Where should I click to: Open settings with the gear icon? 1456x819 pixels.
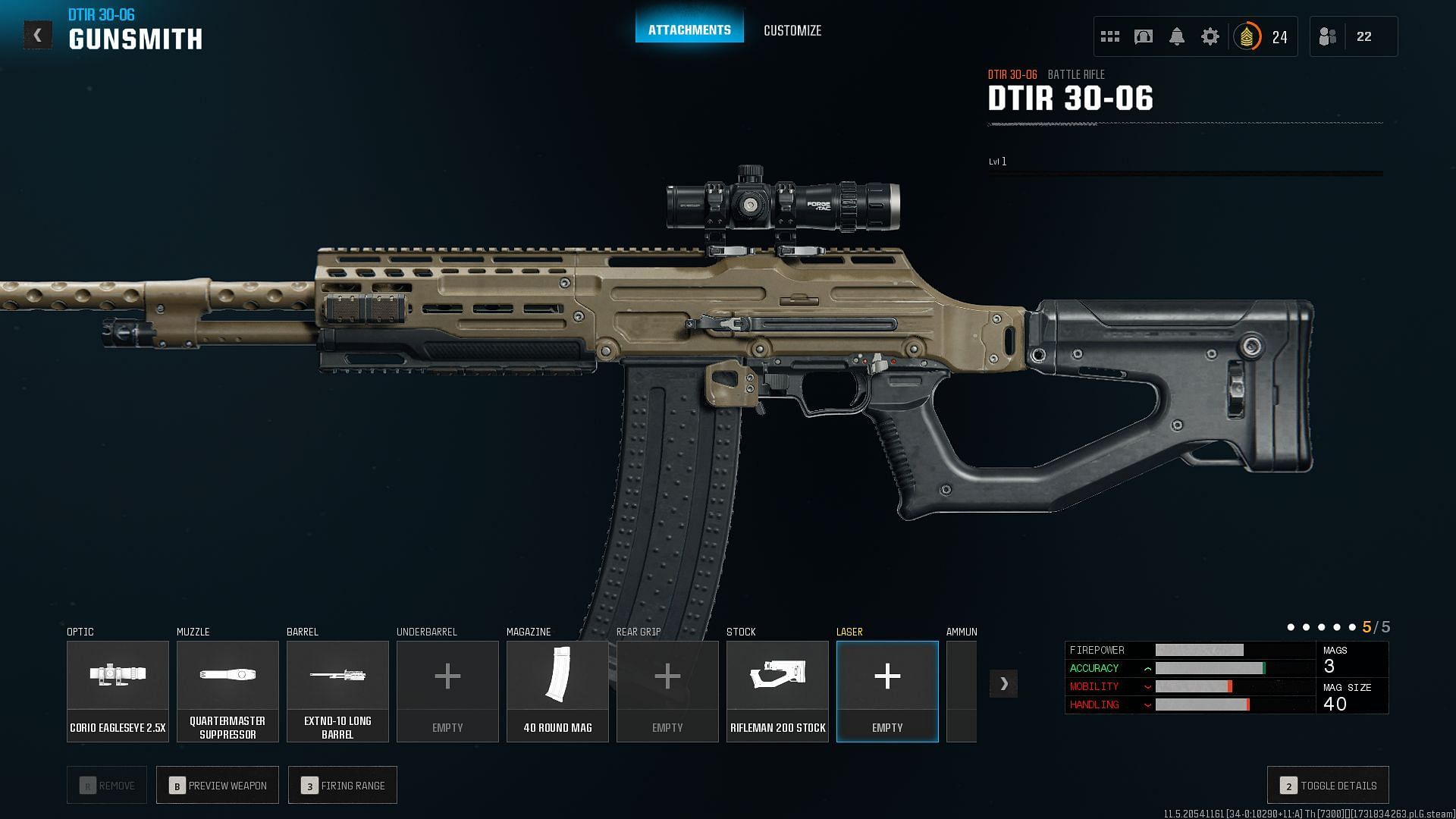pyautogui.click(x=1210, y=36)
